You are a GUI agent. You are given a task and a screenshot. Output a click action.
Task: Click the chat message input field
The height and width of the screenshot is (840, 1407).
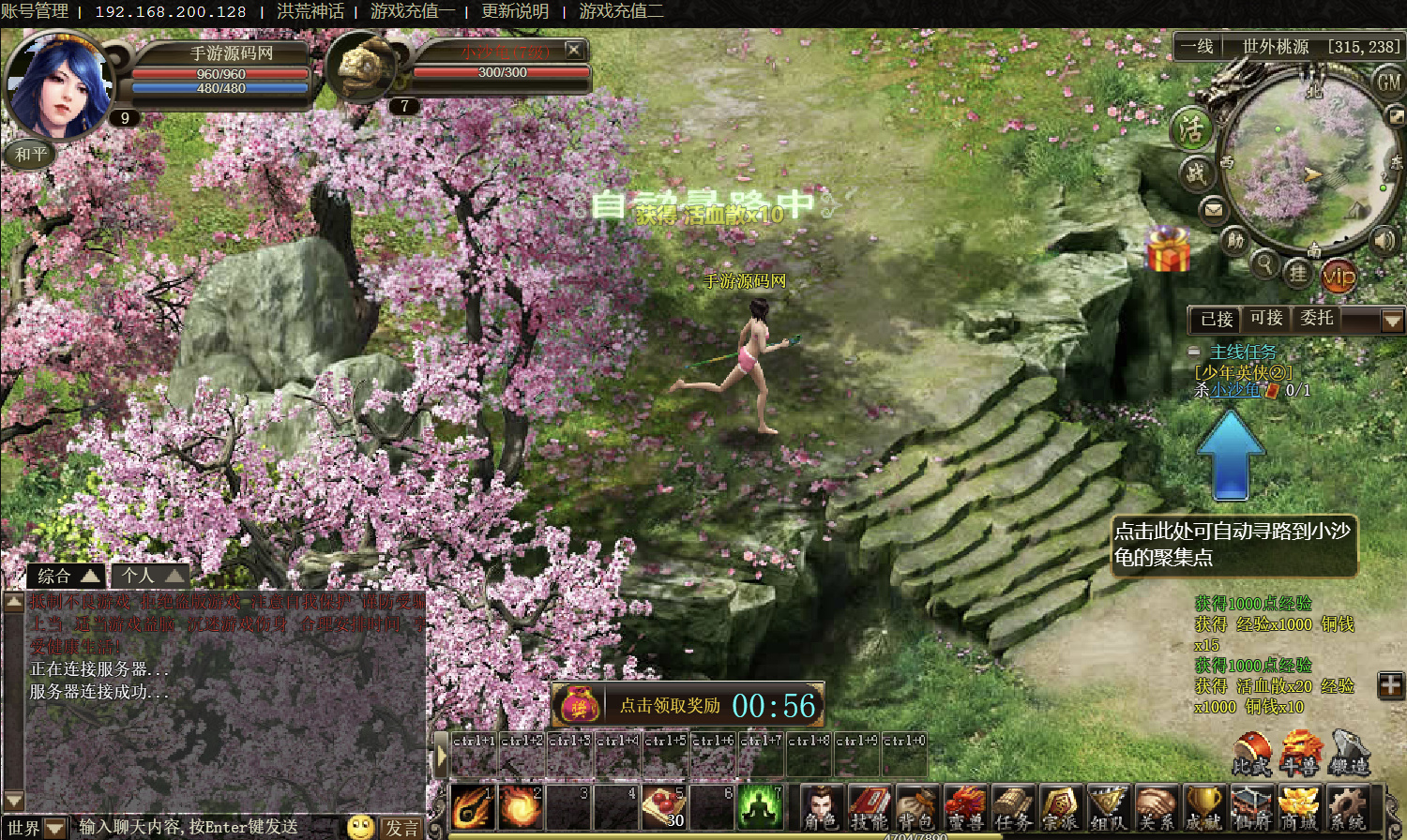point(206,827)
